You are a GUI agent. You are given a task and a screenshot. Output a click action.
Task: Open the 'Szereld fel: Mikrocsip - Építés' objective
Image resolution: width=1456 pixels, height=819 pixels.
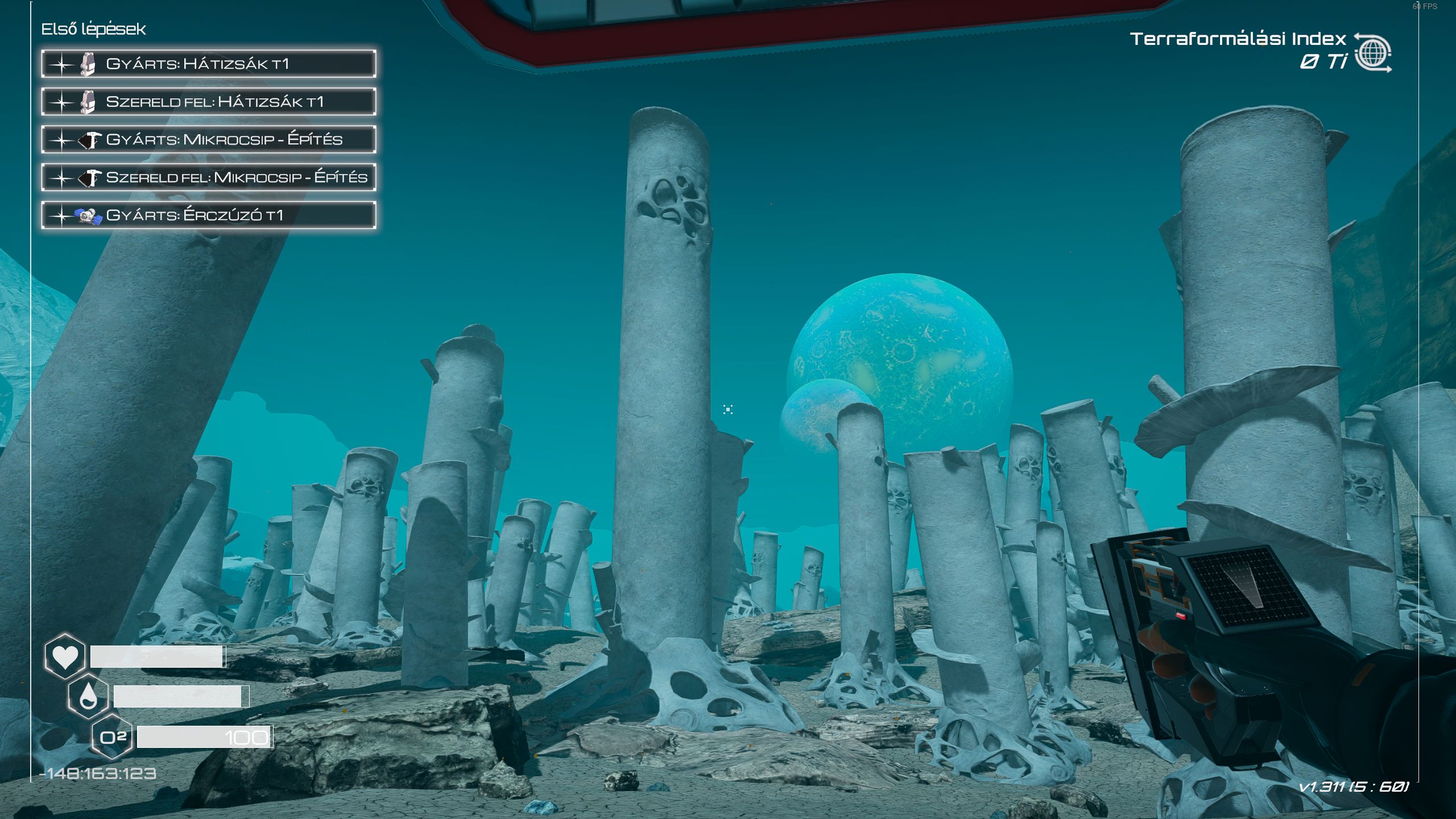tap(208, 177)
